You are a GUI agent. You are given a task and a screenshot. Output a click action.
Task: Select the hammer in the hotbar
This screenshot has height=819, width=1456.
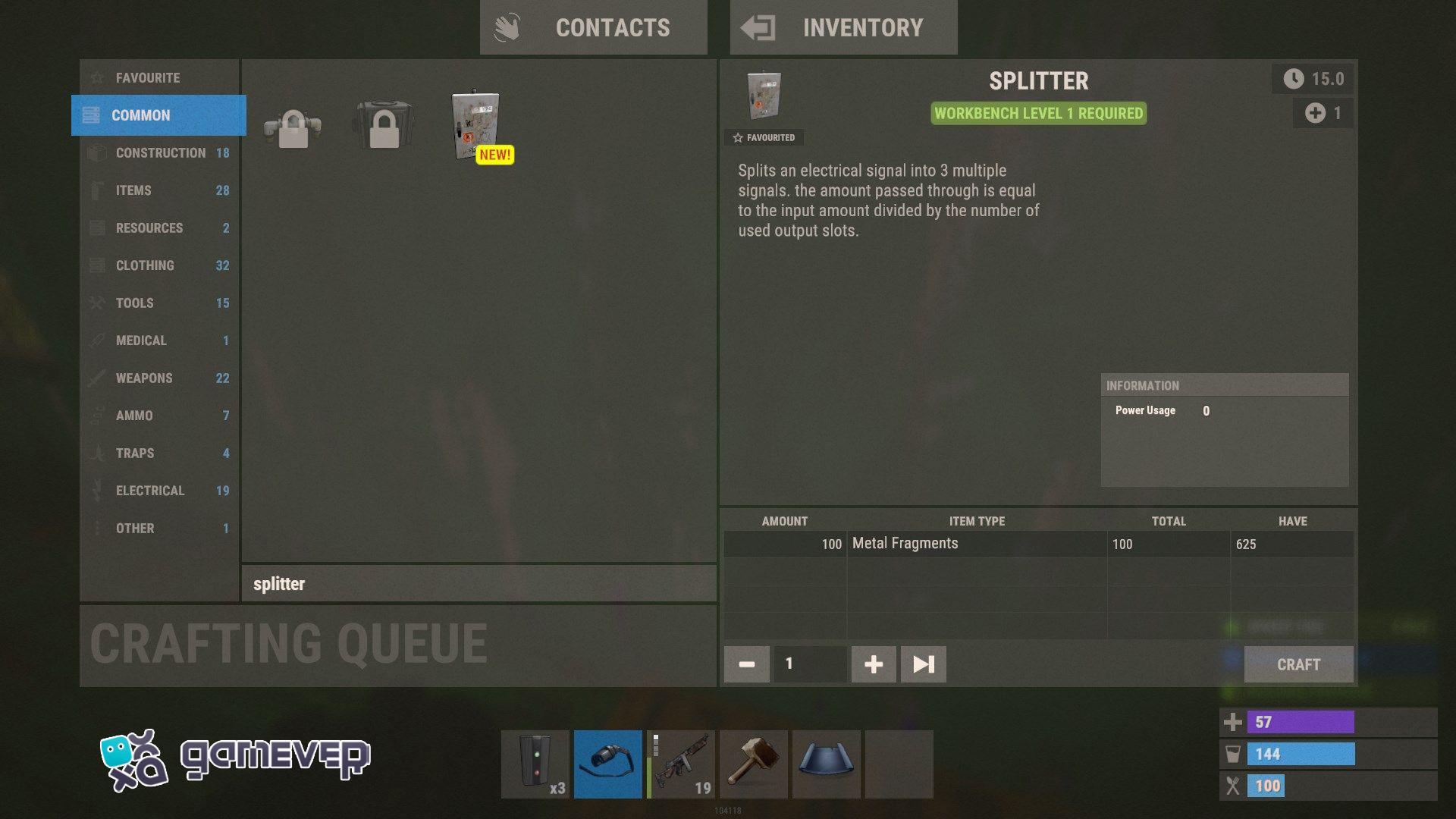753,764
